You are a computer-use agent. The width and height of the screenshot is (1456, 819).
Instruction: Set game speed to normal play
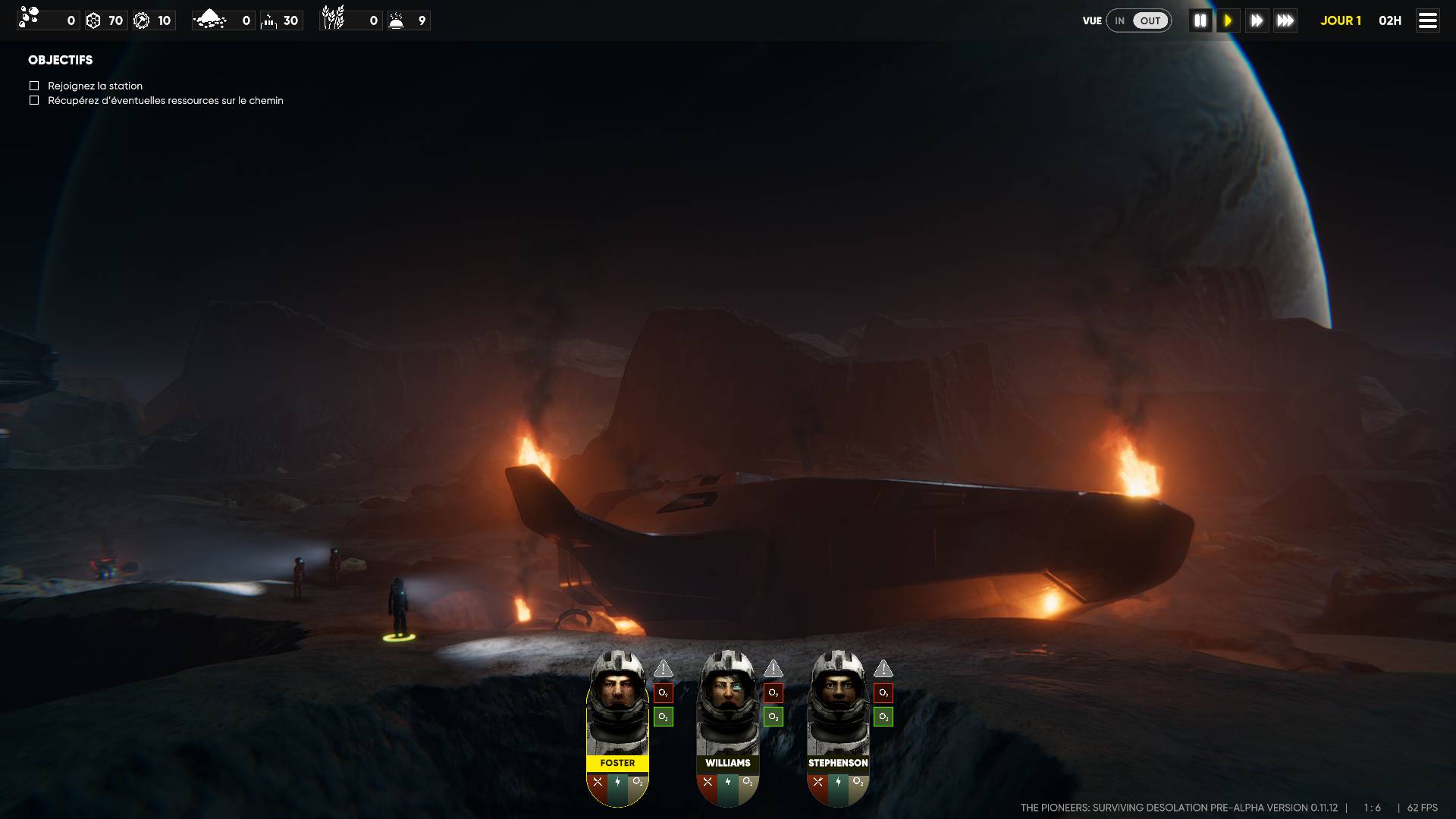pos(1228,20)
